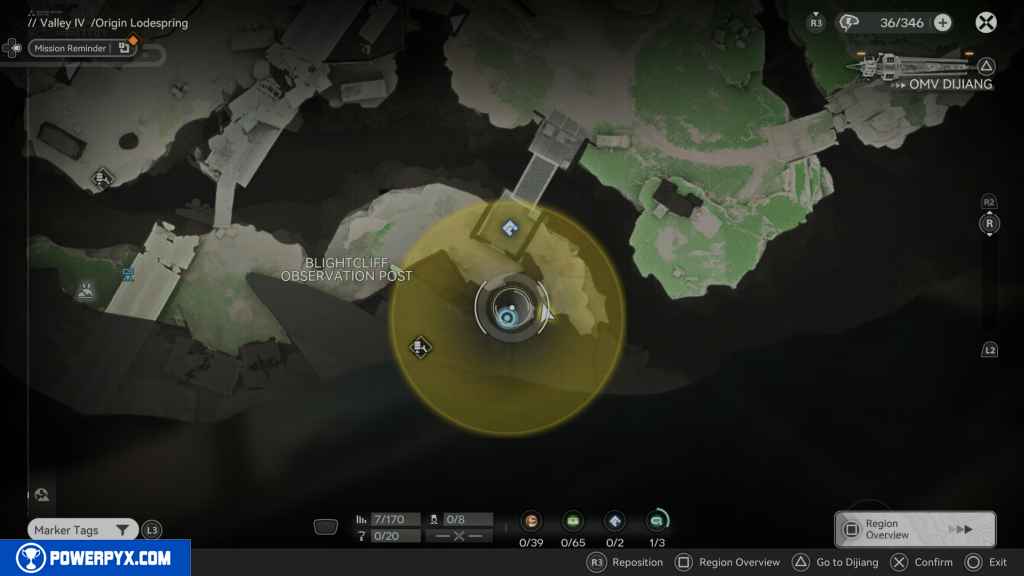Select the small blue marker on the western platform
The image size is (1024, 576).
point(128,275)
